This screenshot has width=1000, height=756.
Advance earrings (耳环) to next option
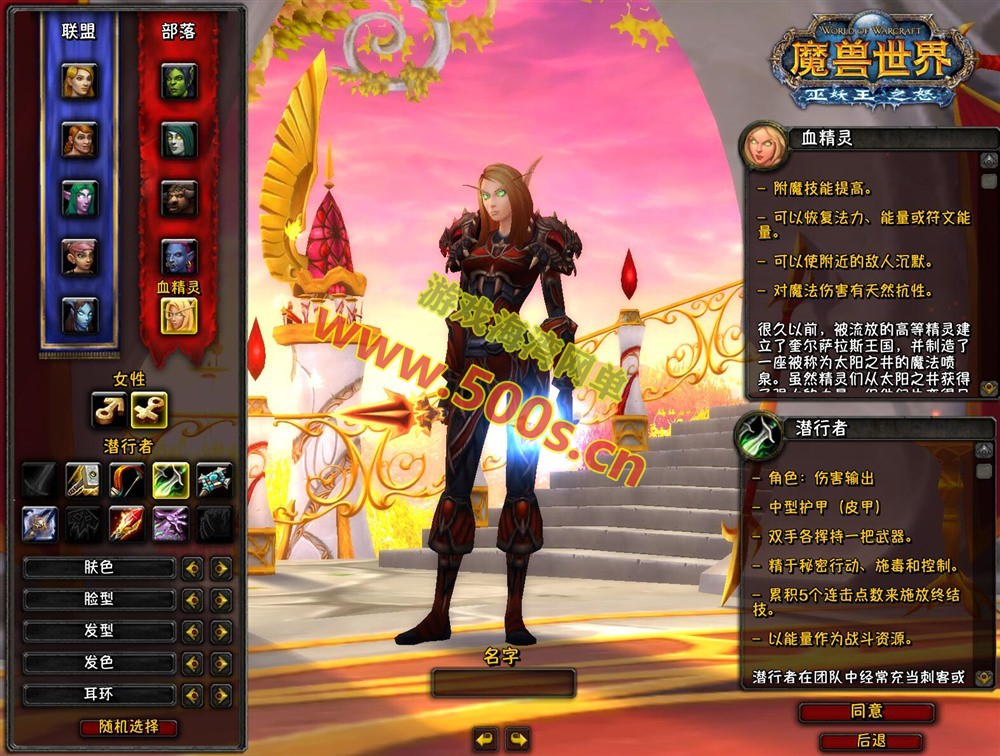coord(221,695)
